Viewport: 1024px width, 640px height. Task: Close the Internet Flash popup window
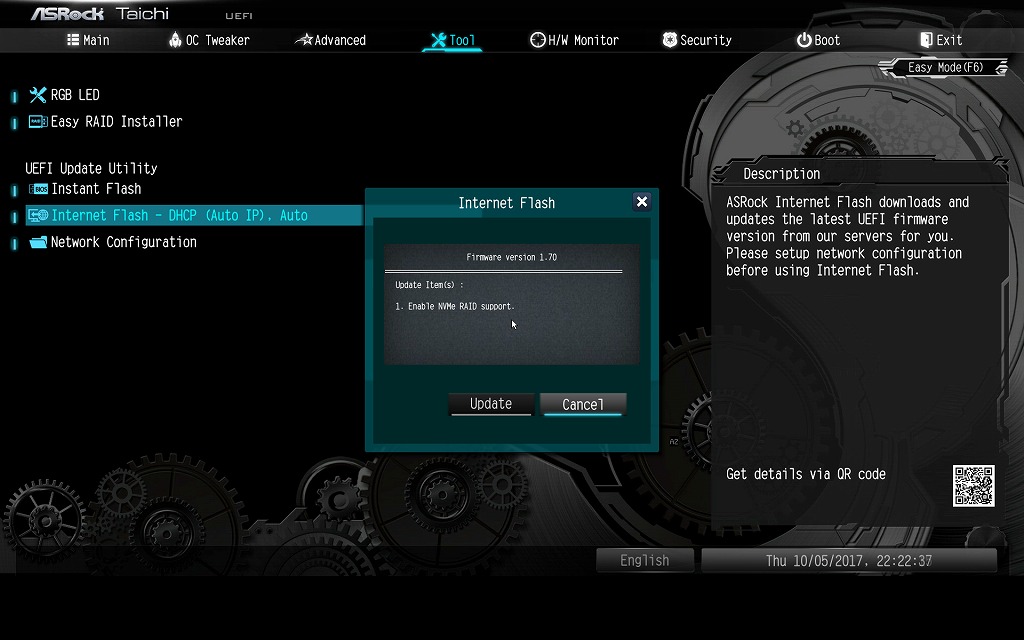(642, 202)
